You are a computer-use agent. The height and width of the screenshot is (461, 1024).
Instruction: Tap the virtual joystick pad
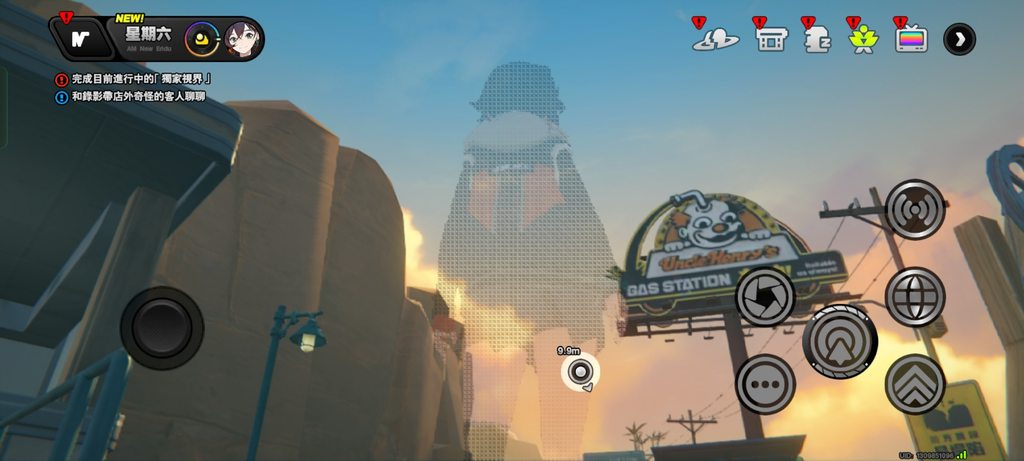pyautogui.click(x=161, y=327)
